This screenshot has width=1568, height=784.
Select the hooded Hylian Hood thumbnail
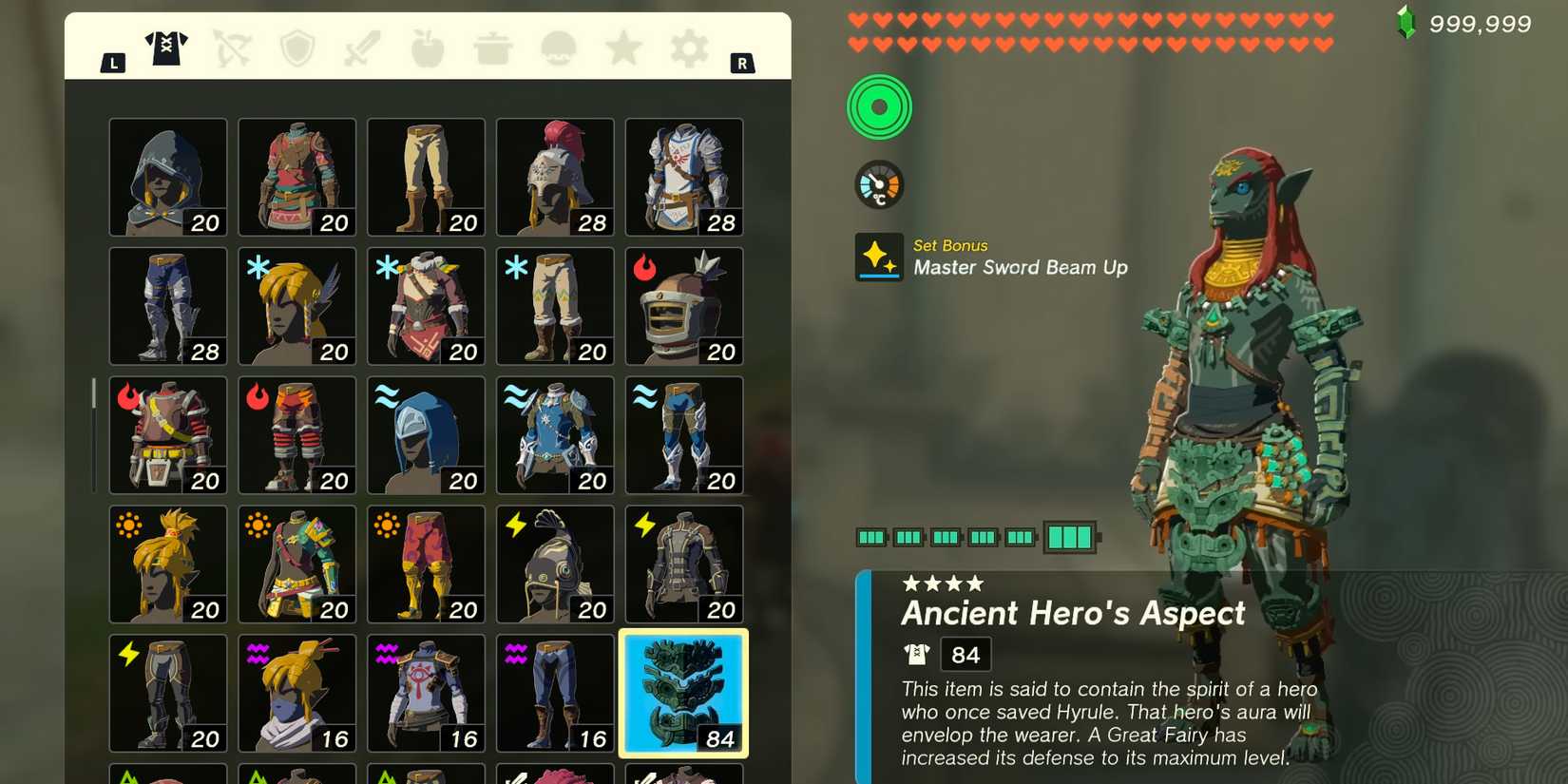point(167,177)
